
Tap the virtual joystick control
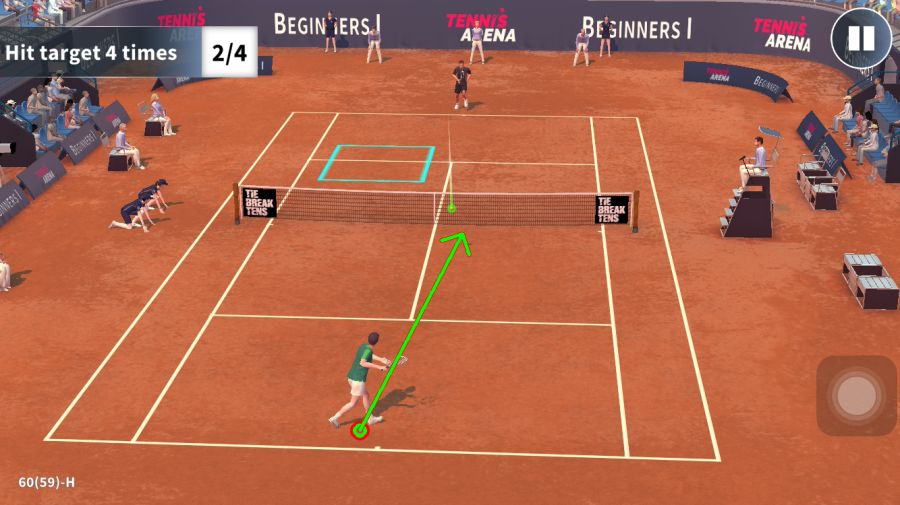pyautogui.click(x=856, y=396)
